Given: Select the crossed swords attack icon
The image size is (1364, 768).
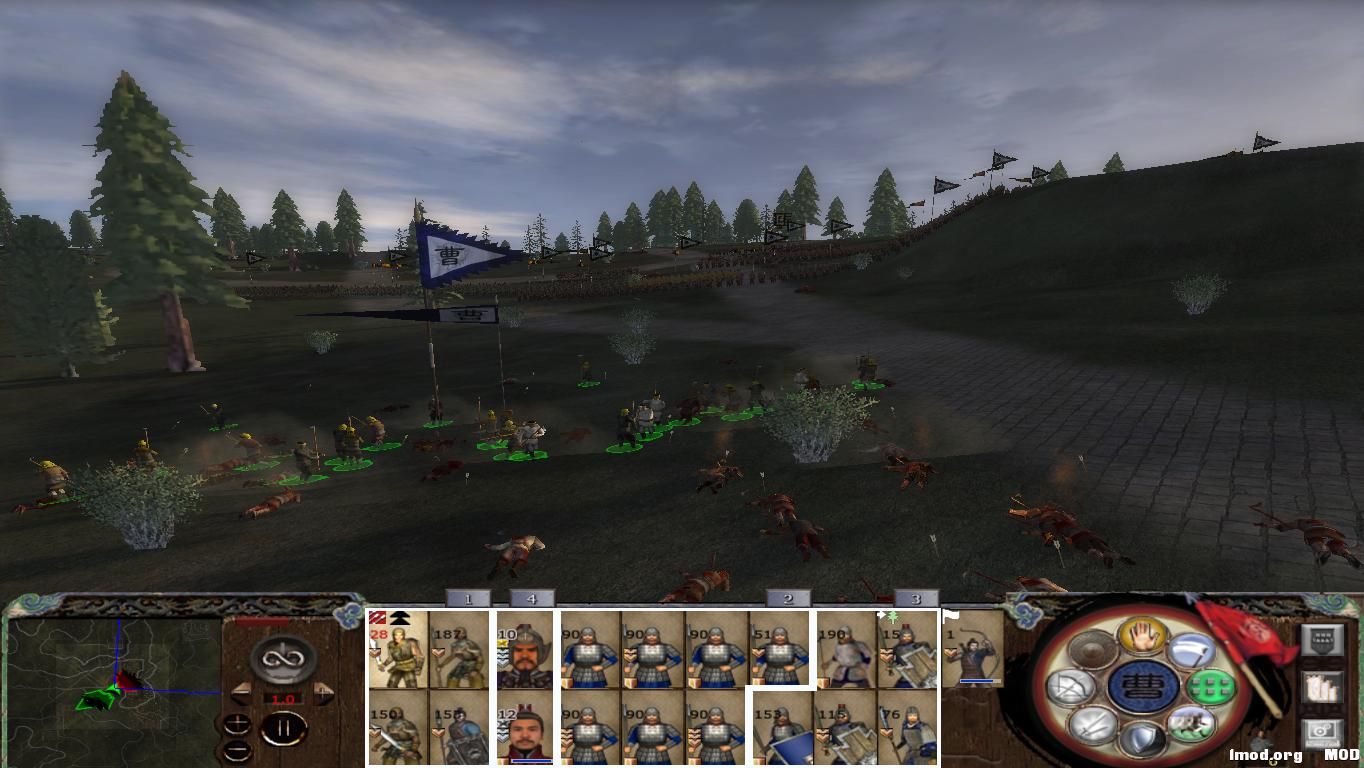Looking at the screenshot, I should tap(1093, 728).
